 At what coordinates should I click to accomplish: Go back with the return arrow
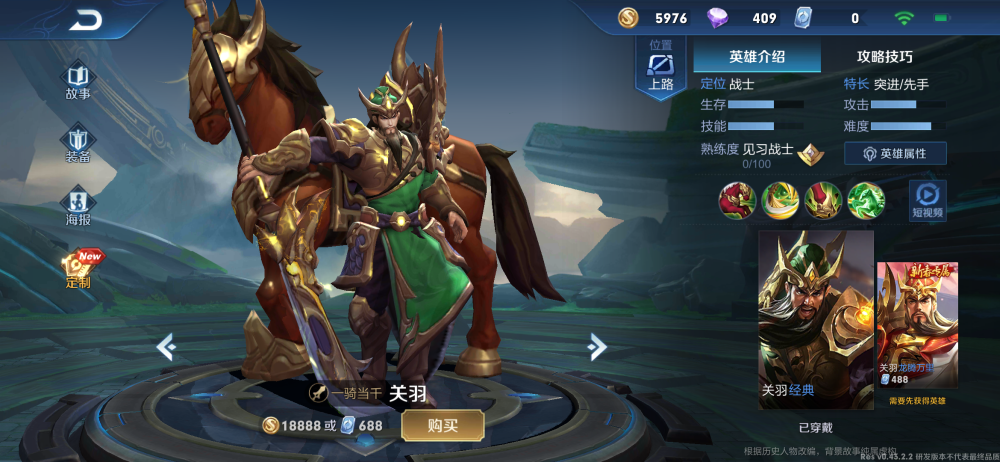[x=86, y=19]
